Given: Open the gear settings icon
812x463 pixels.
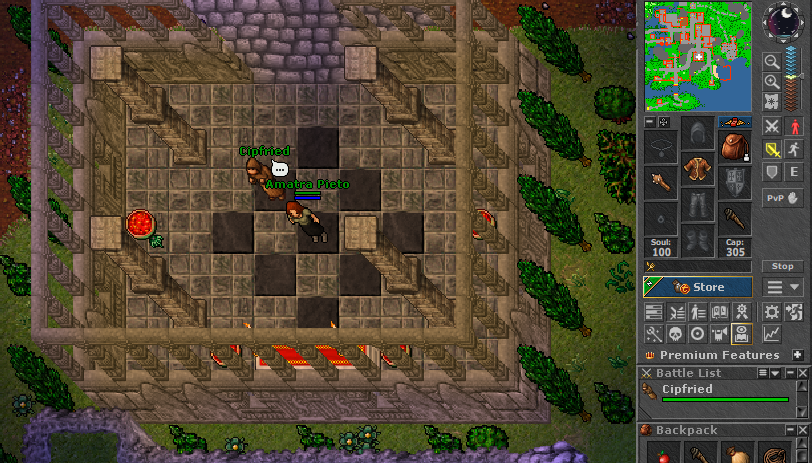Looking at the screenshot, I should tap(771, 312).
